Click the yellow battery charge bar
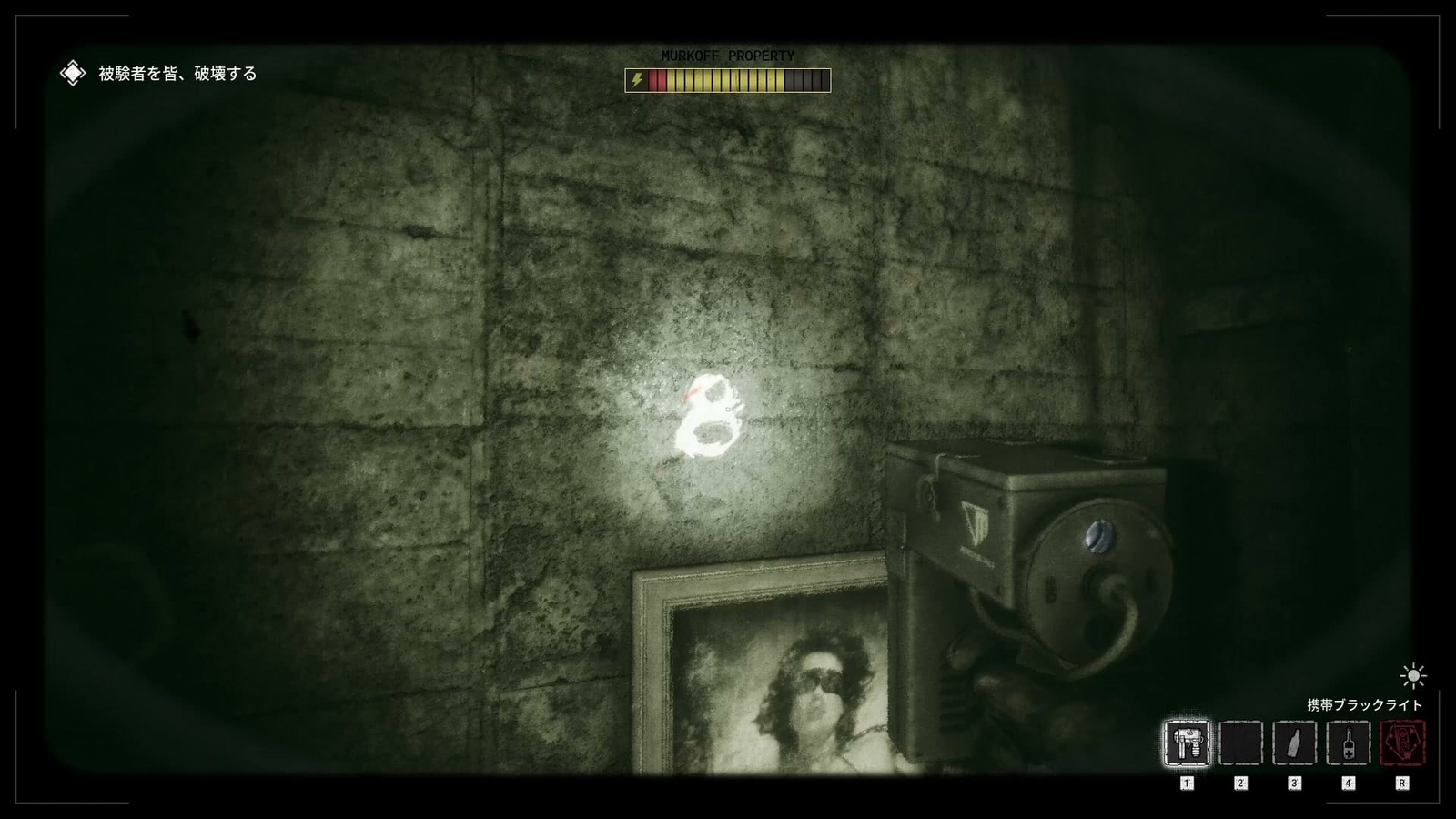The height and width of the screenshot is (819, 1456). pyautogui.click(x=728, y=80)
